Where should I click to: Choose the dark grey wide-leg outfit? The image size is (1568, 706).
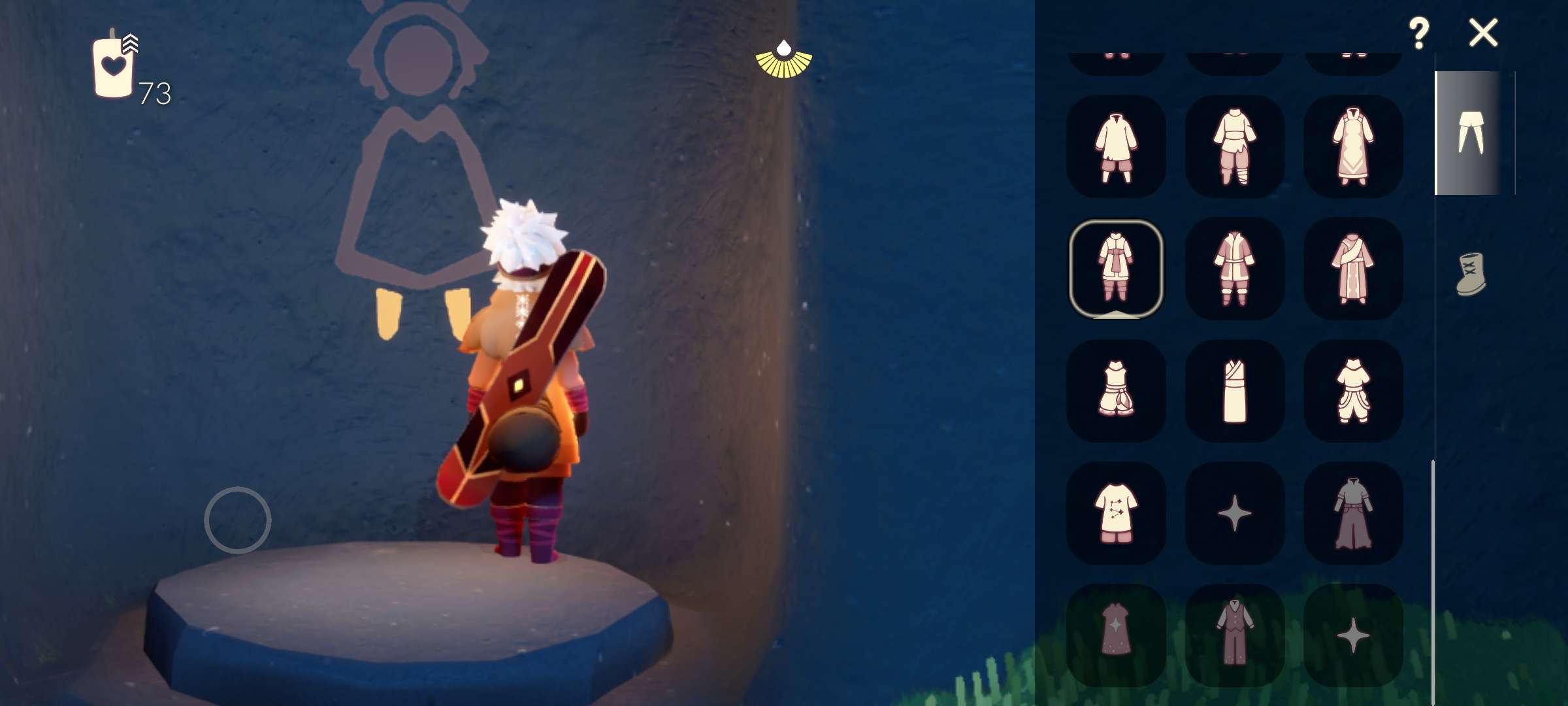(x=1353, y=513)
